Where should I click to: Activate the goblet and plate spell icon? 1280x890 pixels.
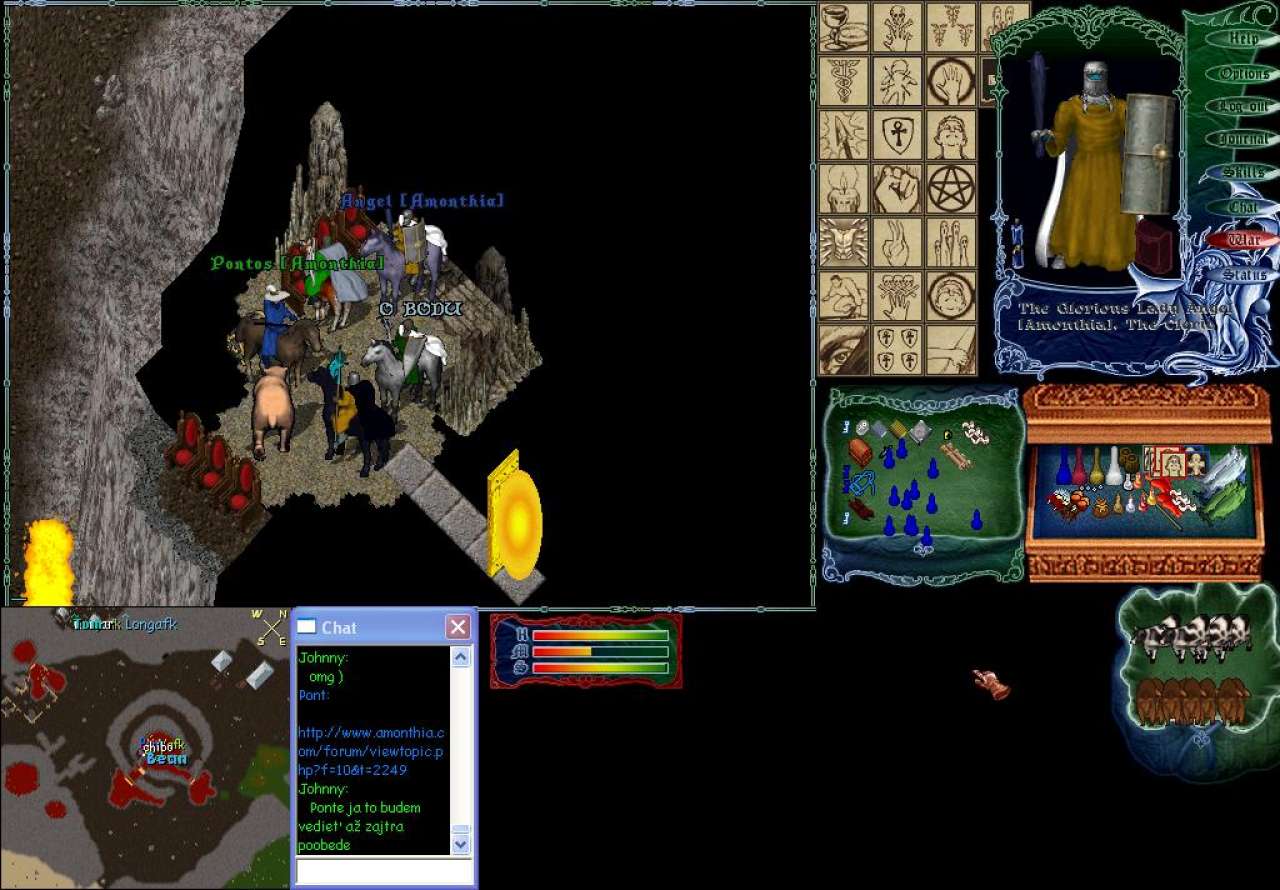point(843,27)
